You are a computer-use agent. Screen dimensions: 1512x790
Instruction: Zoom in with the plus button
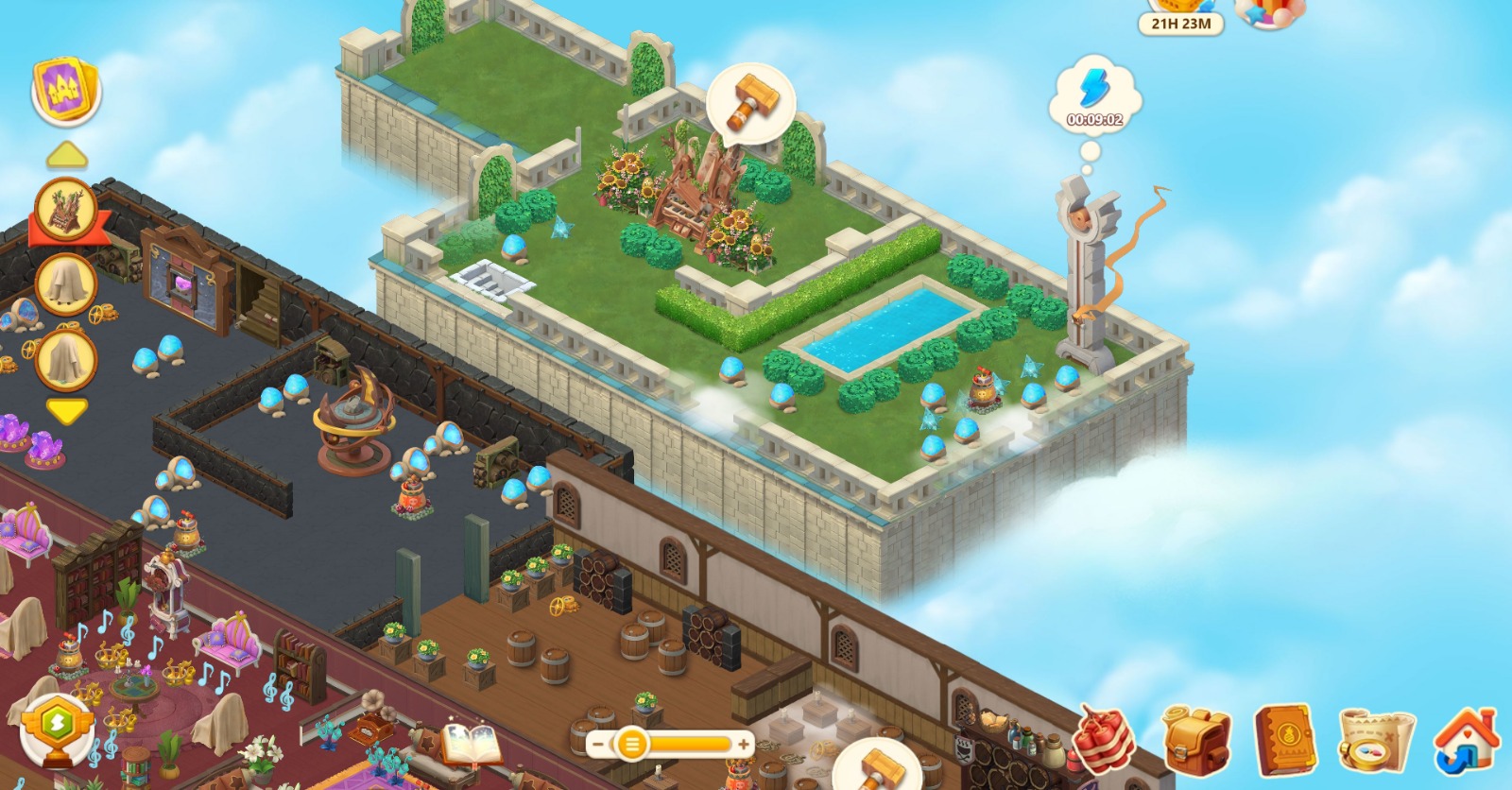[x=744, y=745]
